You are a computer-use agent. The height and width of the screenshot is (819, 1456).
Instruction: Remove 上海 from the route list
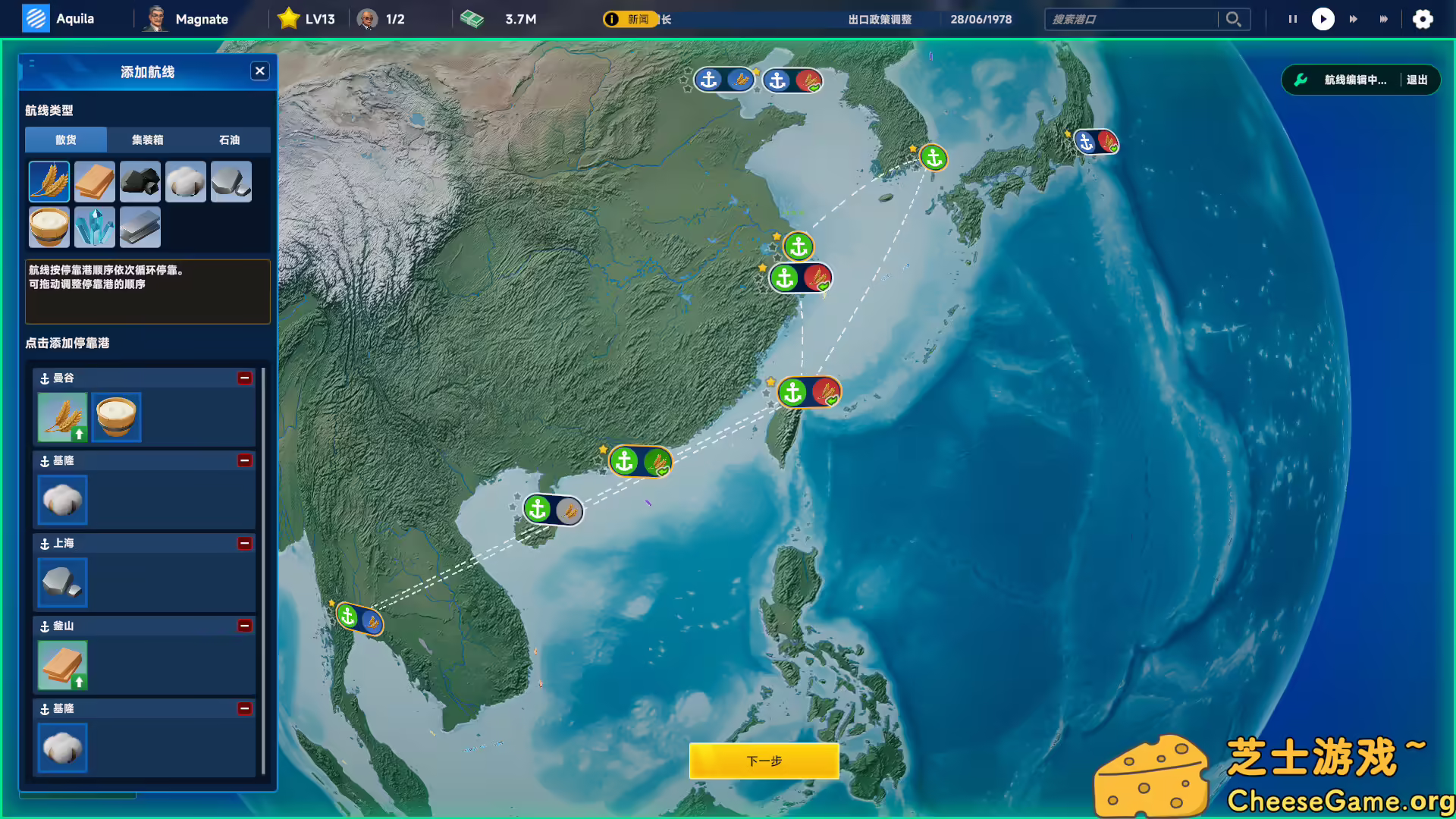pyautogui.click(x=244, y=544)
